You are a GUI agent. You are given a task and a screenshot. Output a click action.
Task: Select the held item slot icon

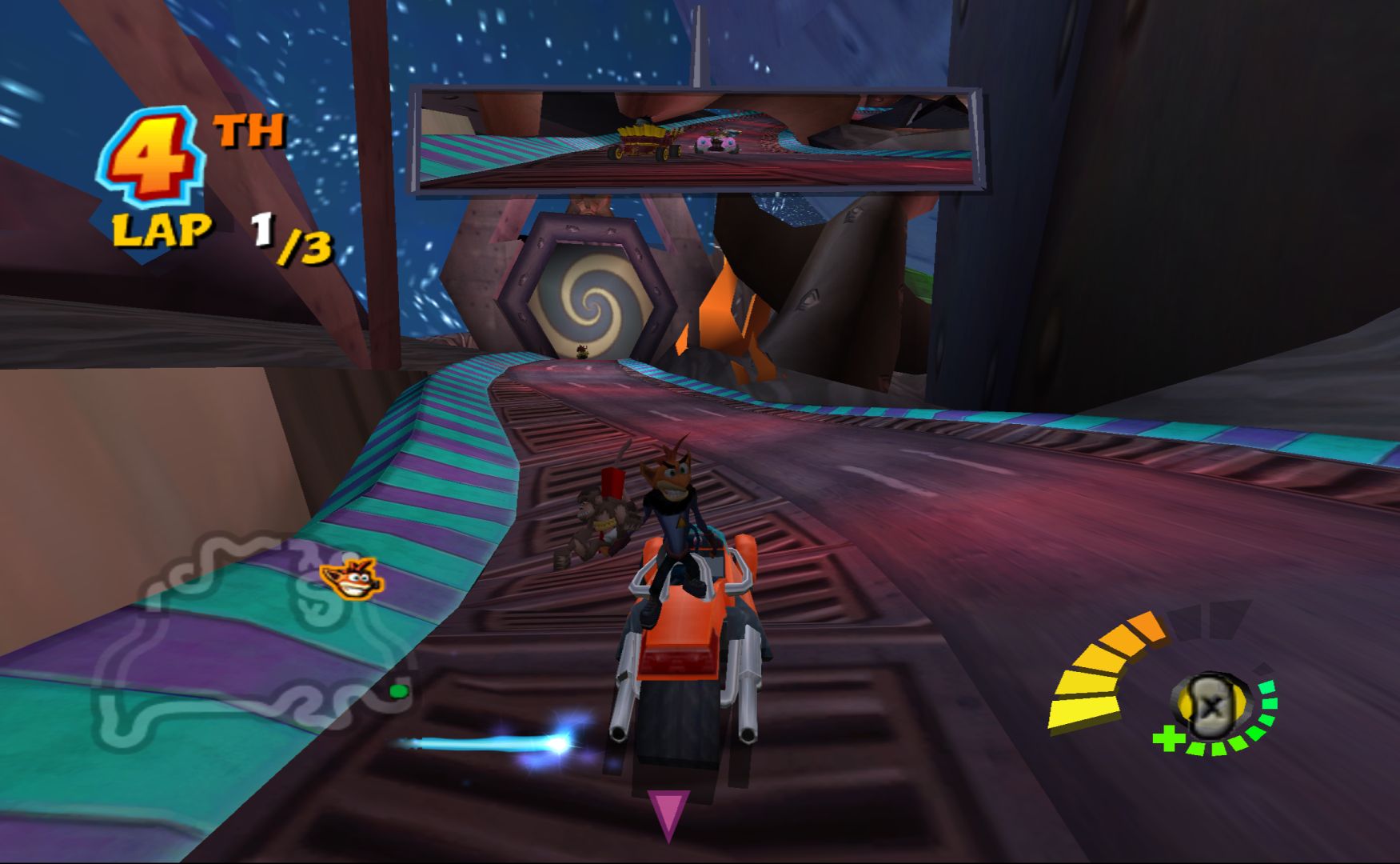click(1211, 705)
